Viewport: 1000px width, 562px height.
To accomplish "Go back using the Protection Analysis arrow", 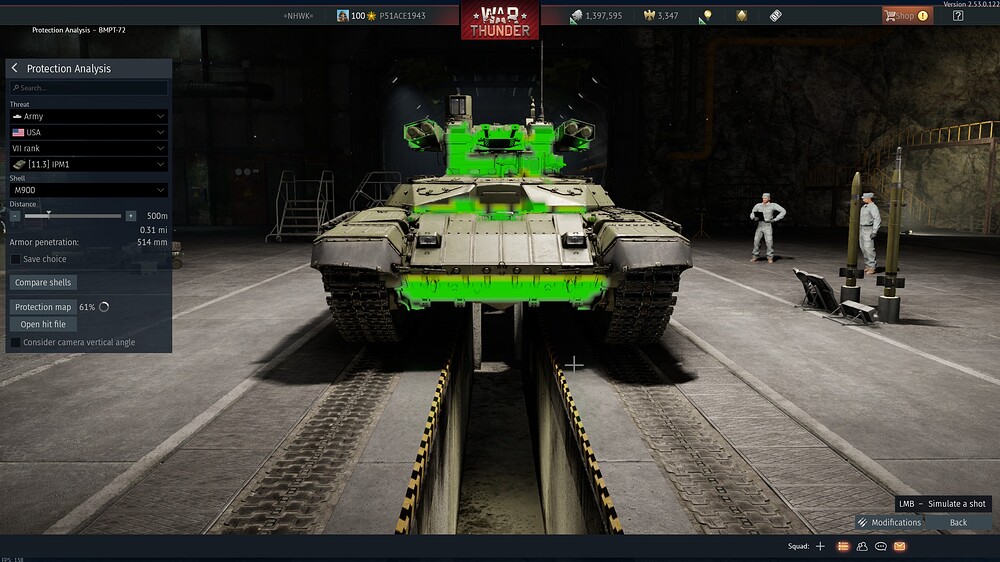I will [x=15, y=68].
